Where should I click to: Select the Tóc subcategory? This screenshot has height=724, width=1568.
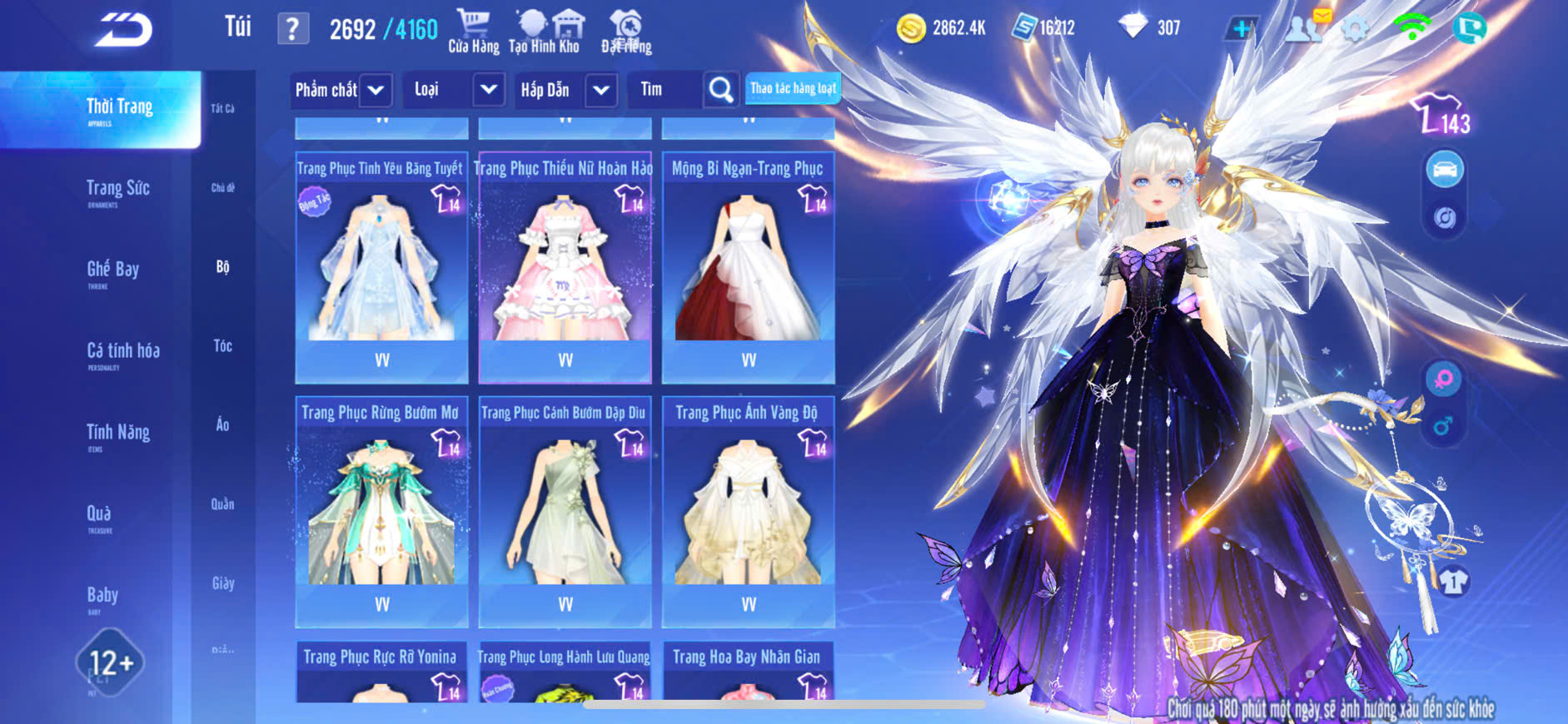click(222, 346)
